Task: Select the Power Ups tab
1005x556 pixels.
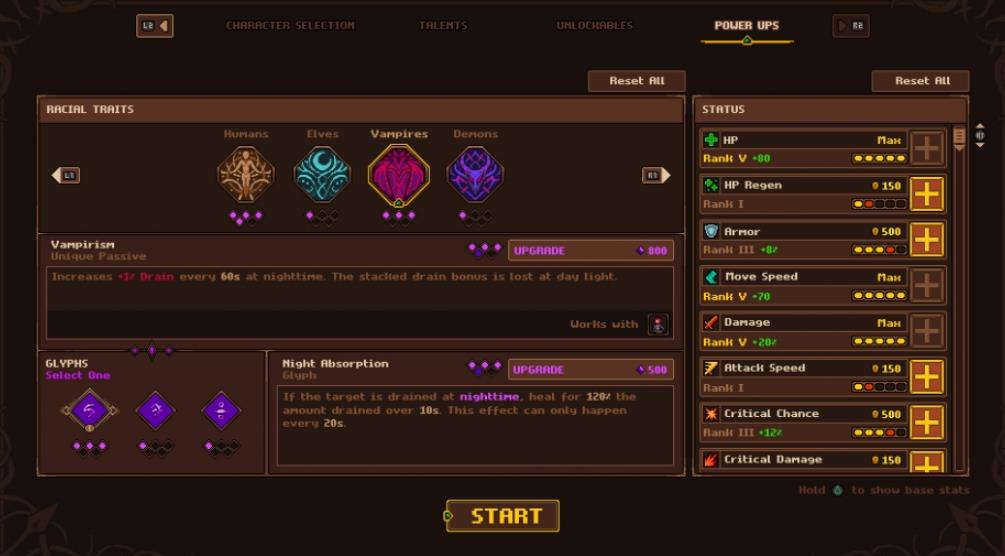Action: pos(746,25)
